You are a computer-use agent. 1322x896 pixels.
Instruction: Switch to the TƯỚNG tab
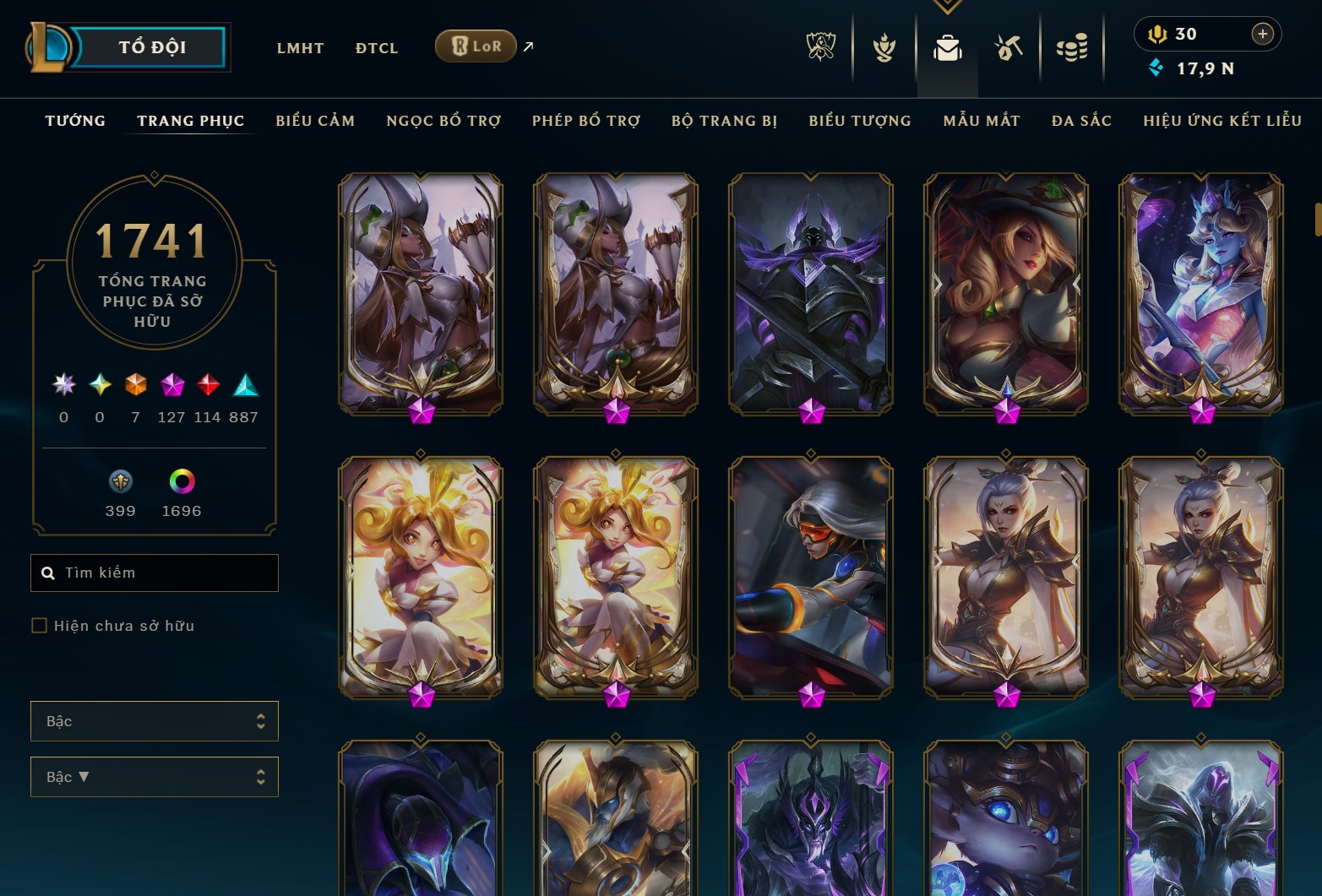point(74,121)
